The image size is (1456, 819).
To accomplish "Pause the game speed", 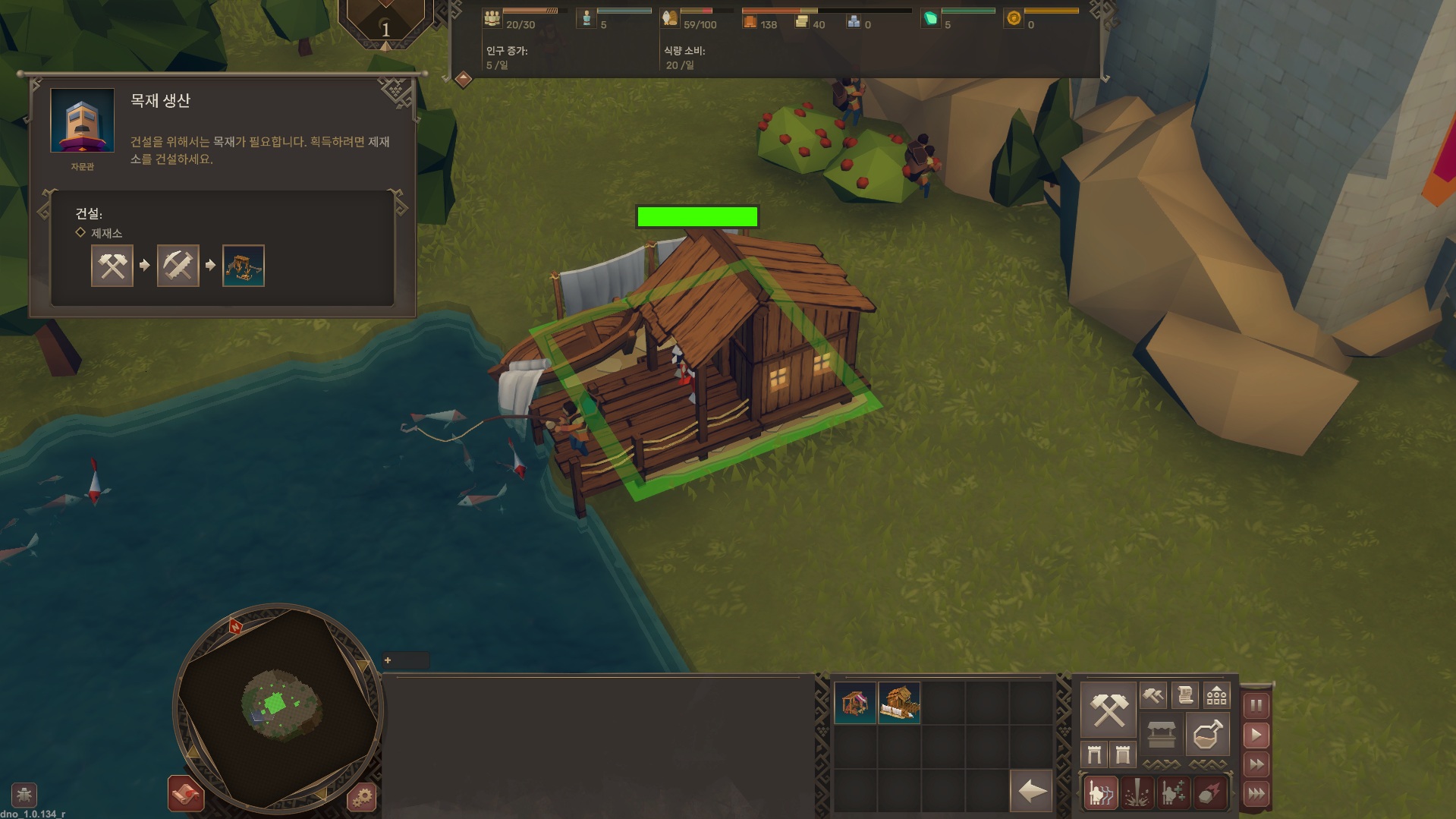I will tap(1256, 706).
